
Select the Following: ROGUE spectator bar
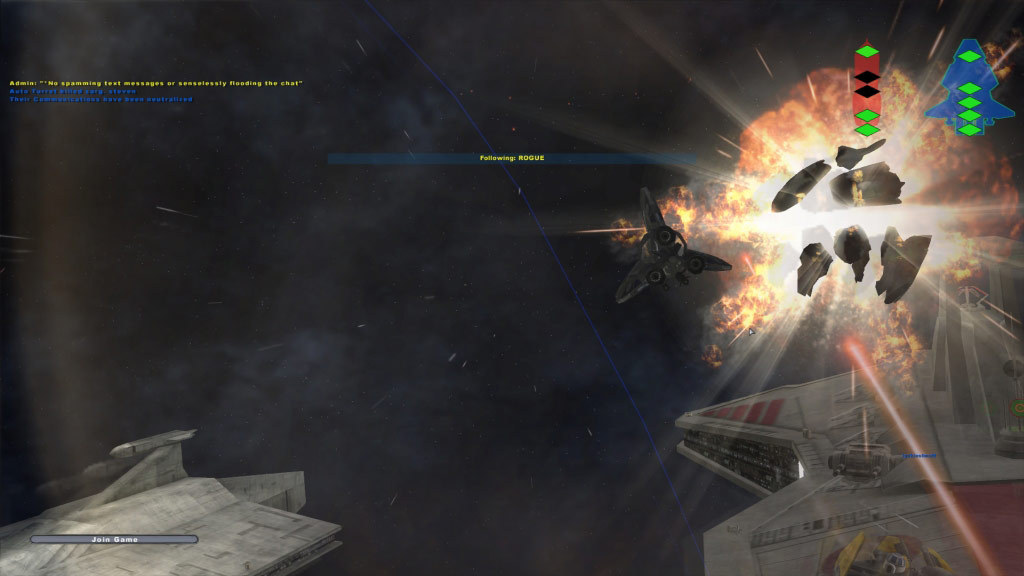coord(511,158)
